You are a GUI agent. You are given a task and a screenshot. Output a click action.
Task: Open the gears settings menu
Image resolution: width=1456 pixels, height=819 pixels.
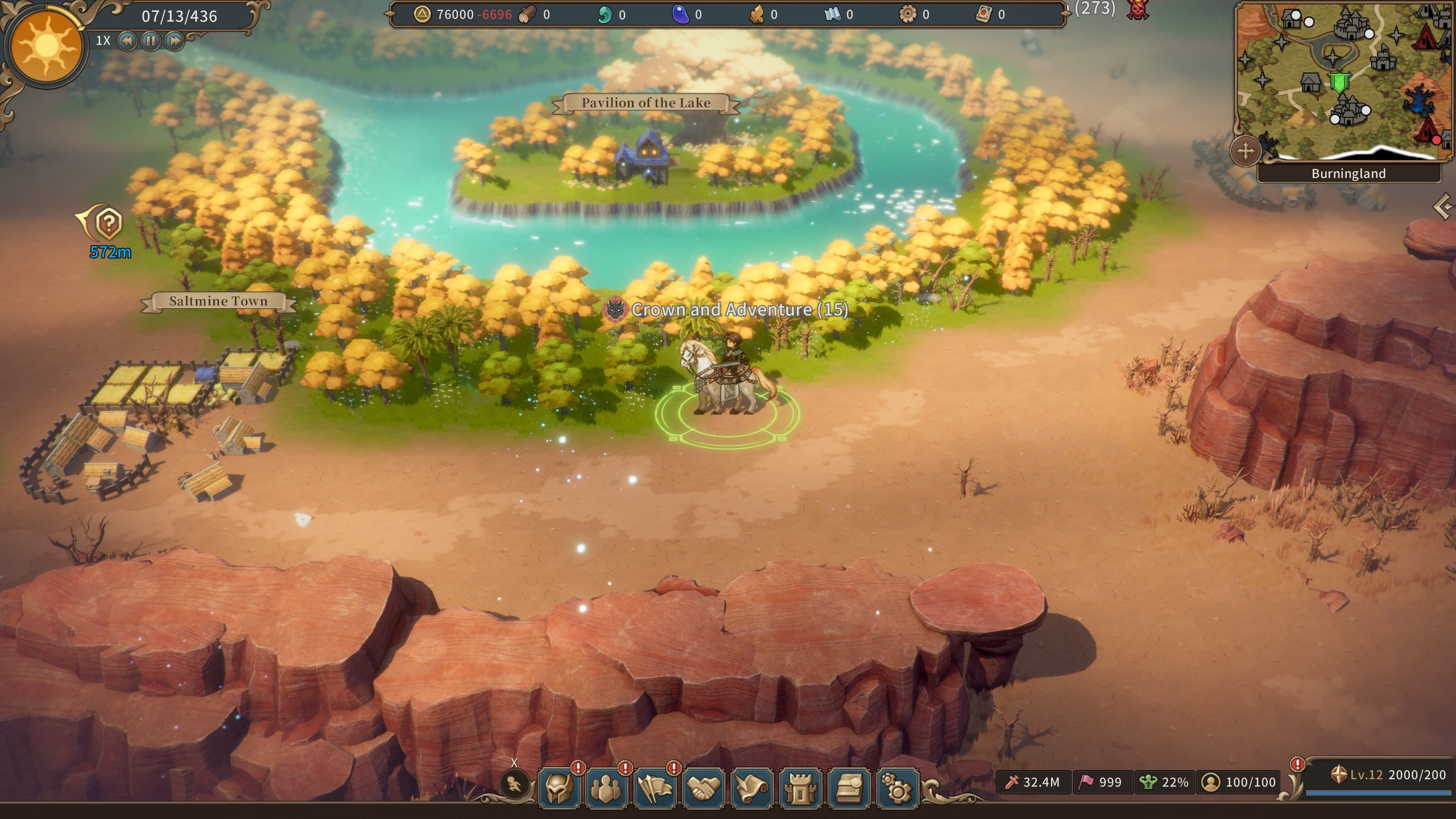click(x=897, y=788)
